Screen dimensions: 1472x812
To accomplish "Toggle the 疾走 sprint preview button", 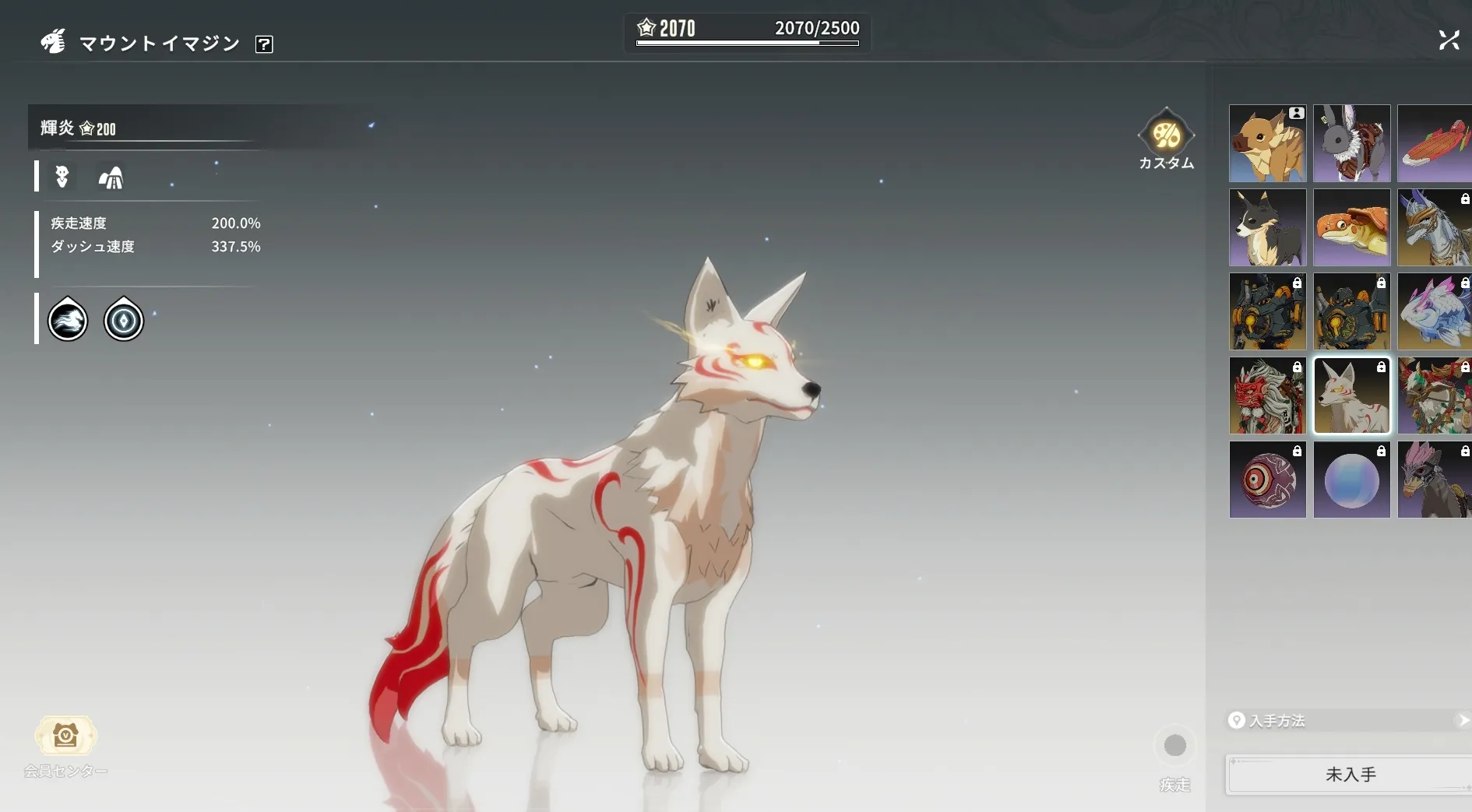I will tap(1174, 746).
